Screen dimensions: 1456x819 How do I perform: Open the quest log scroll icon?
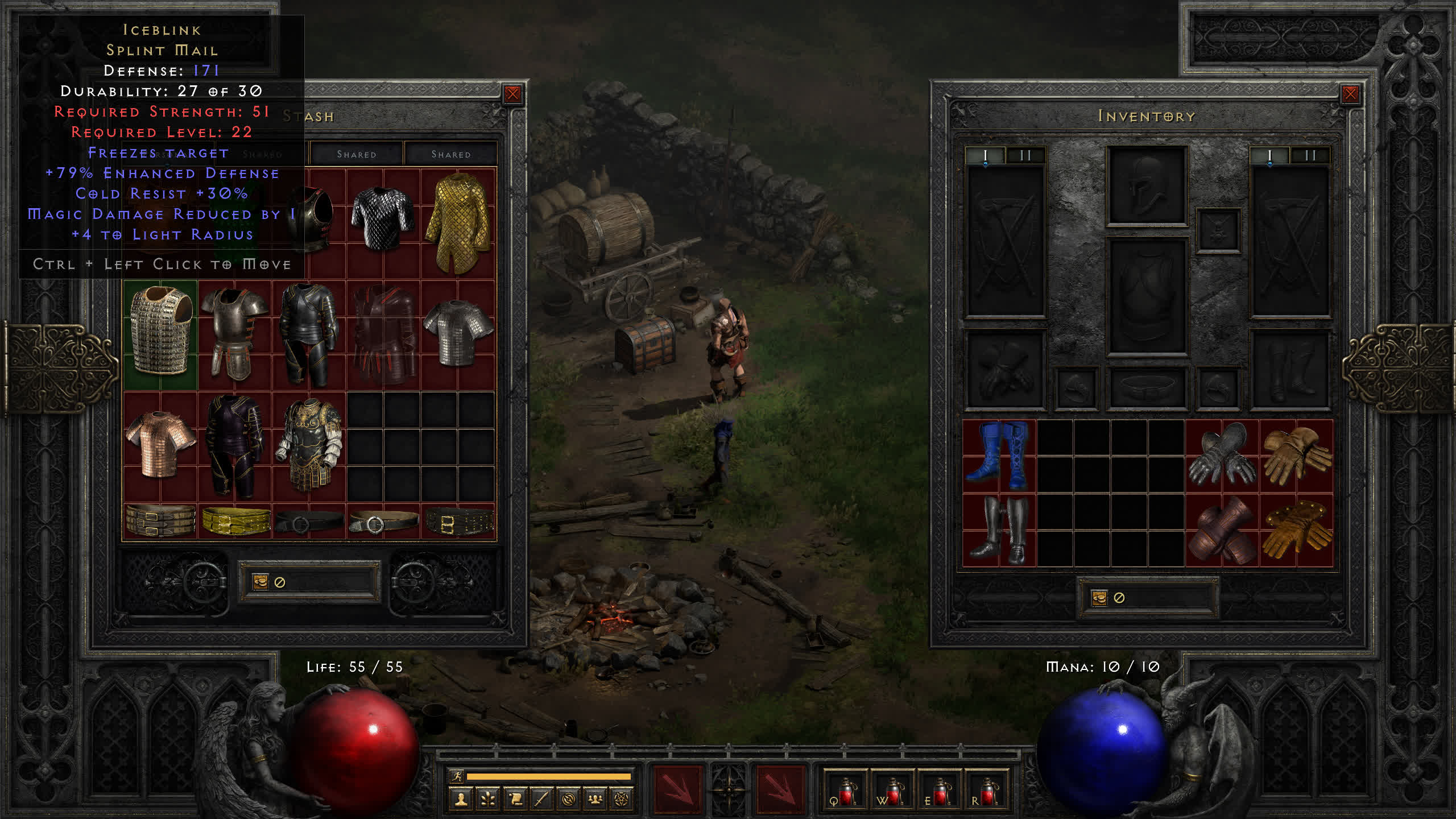(515, 800)
